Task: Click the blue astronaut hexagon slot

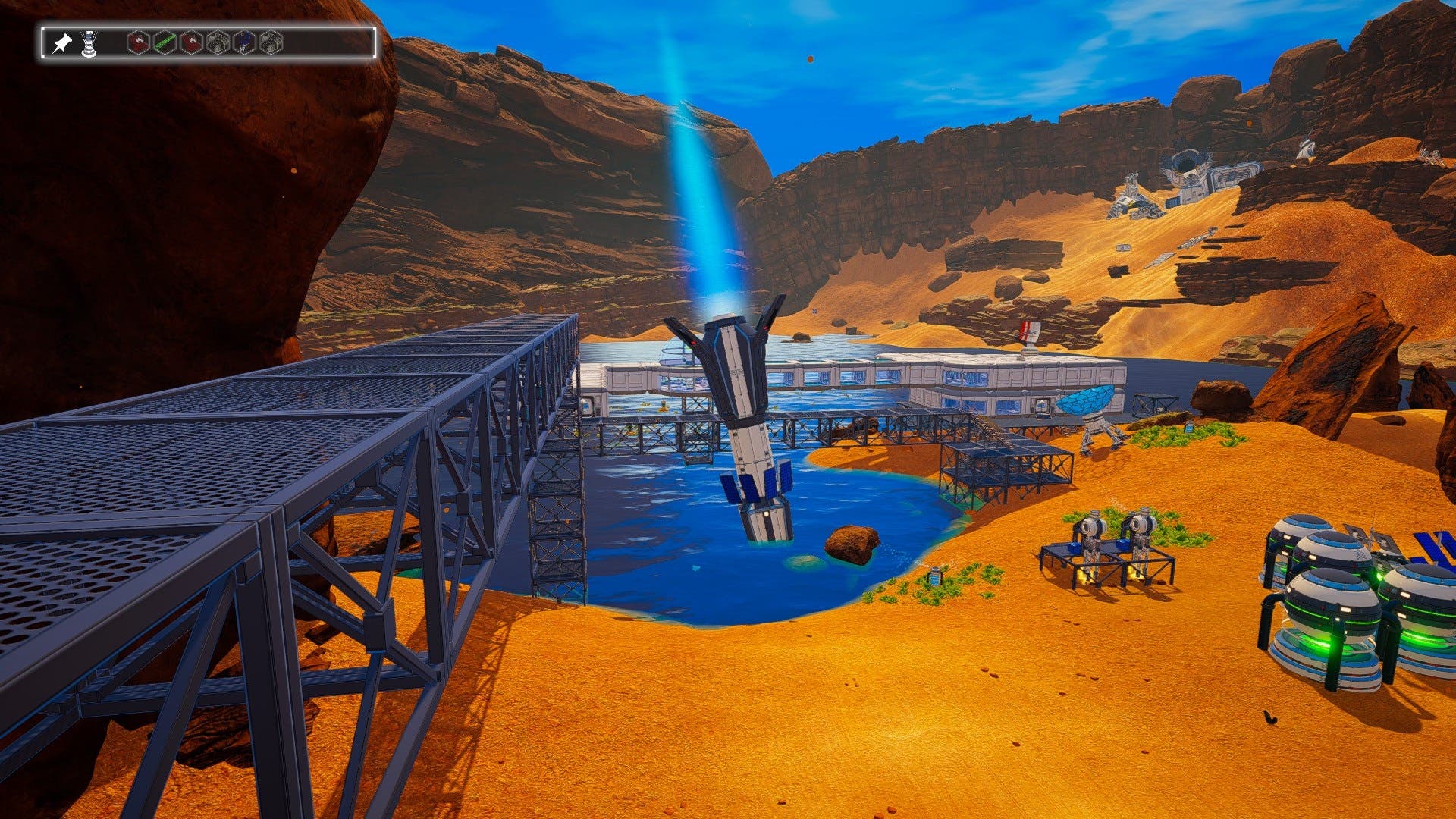Action: pos(243,41)
